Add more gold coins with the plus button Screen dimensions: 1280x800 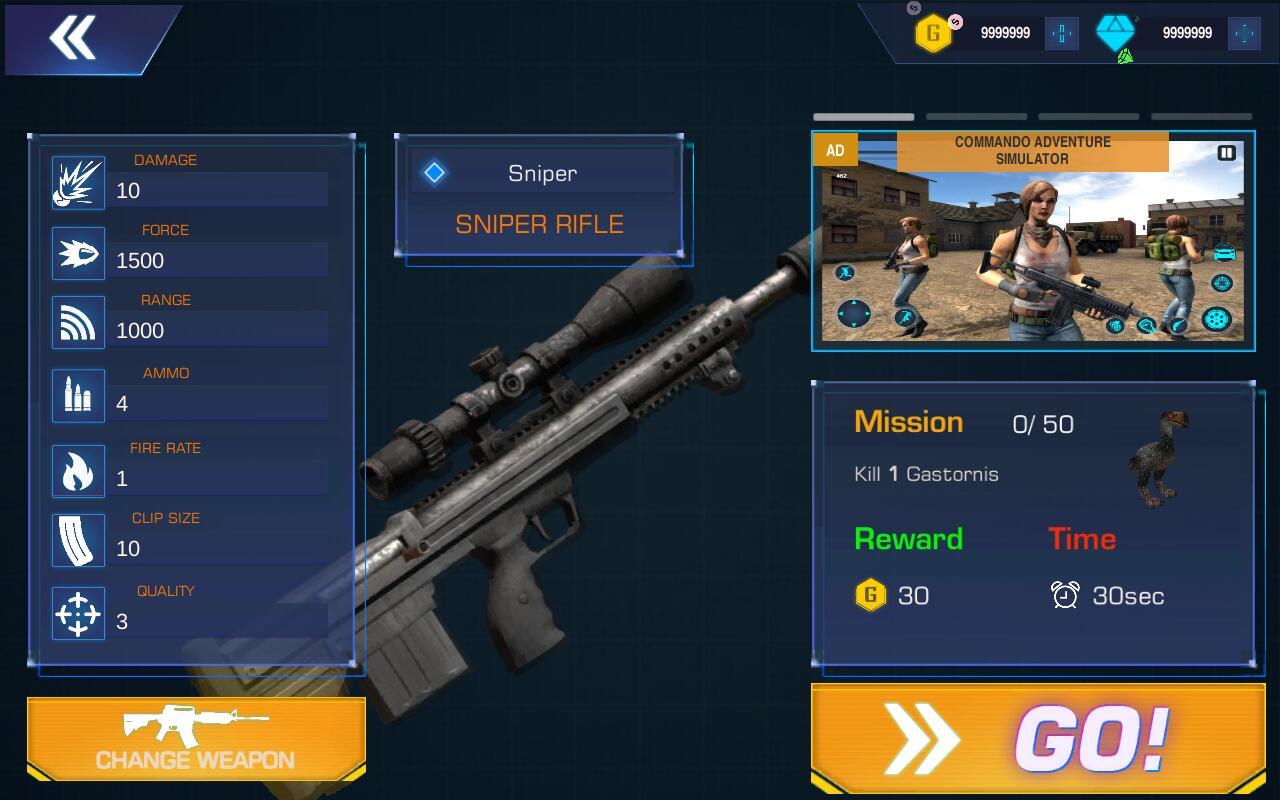click(x=1061, y=33)
